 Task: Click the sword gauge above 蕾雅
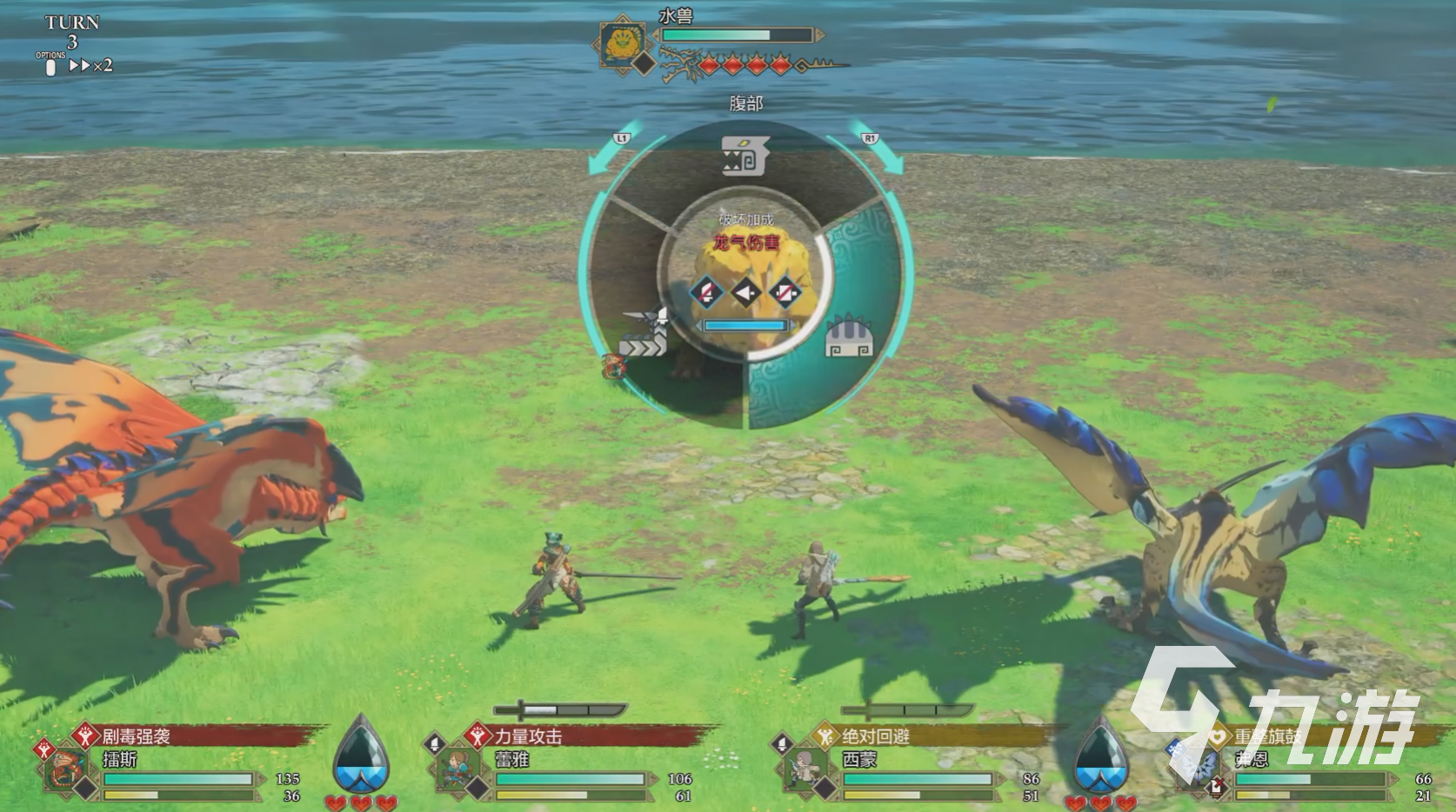[x=559, y=709]
